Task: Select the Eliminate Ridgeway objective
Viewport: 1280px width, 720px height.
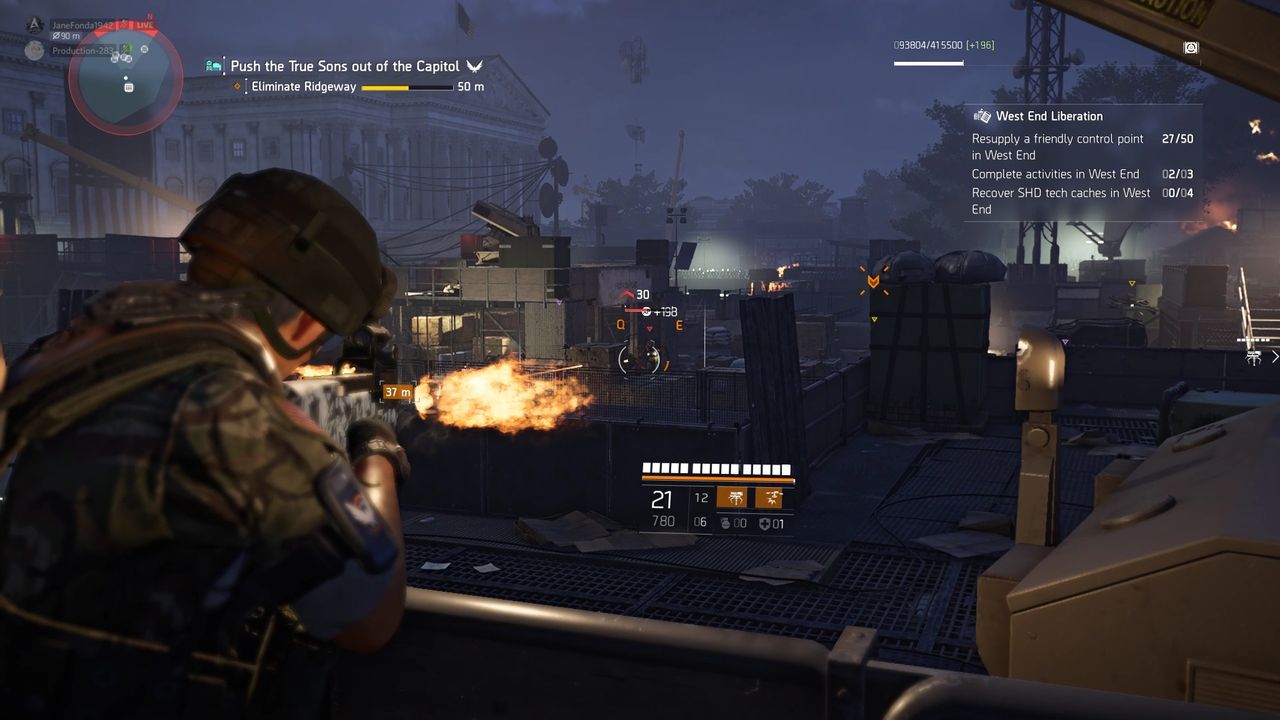Action: point(305,87)
